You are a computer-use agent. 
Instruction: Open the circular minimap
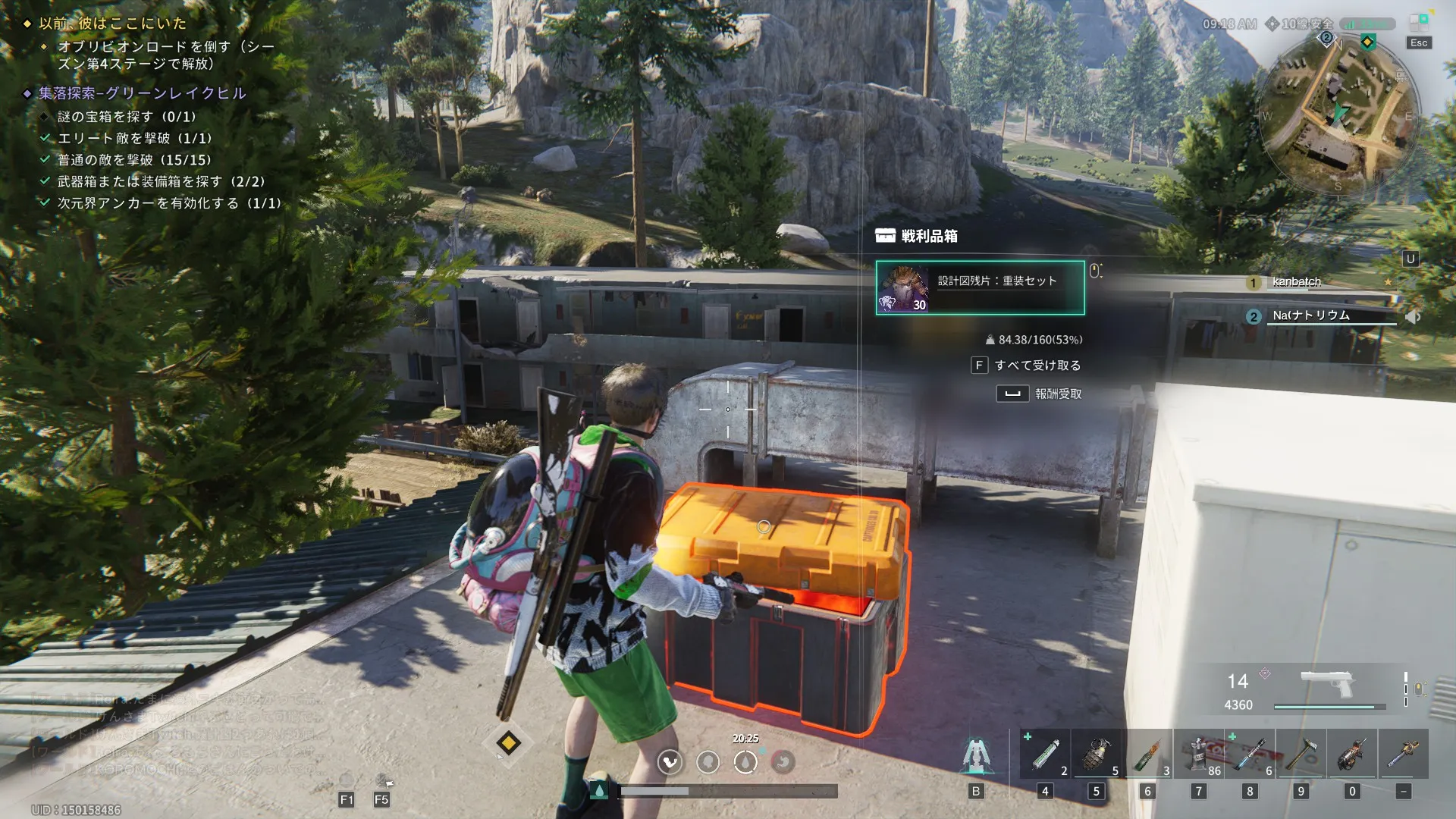click(x=1338, y=115)
